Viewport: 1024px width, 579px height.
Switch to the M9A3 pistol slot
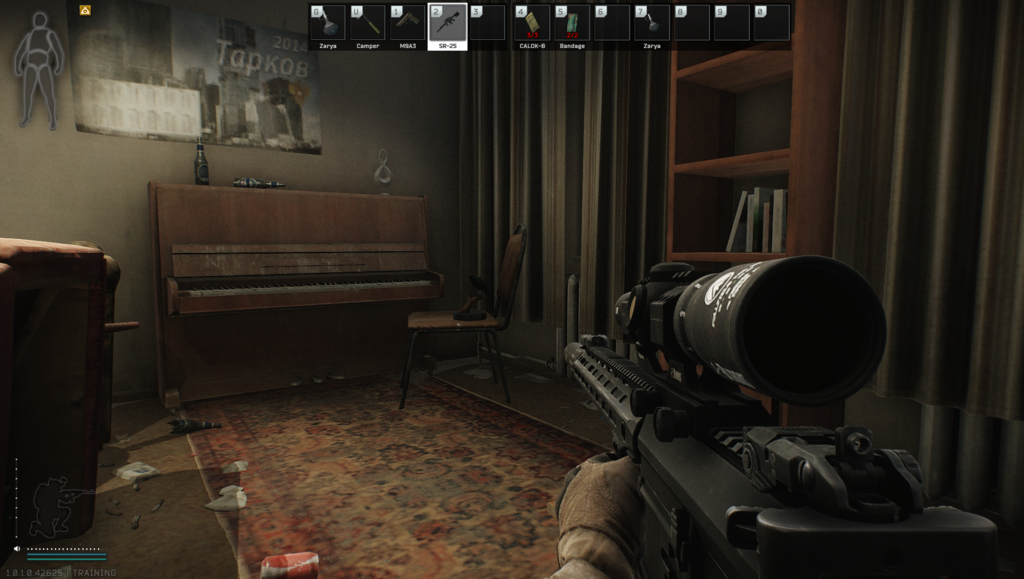coord(407,23)
